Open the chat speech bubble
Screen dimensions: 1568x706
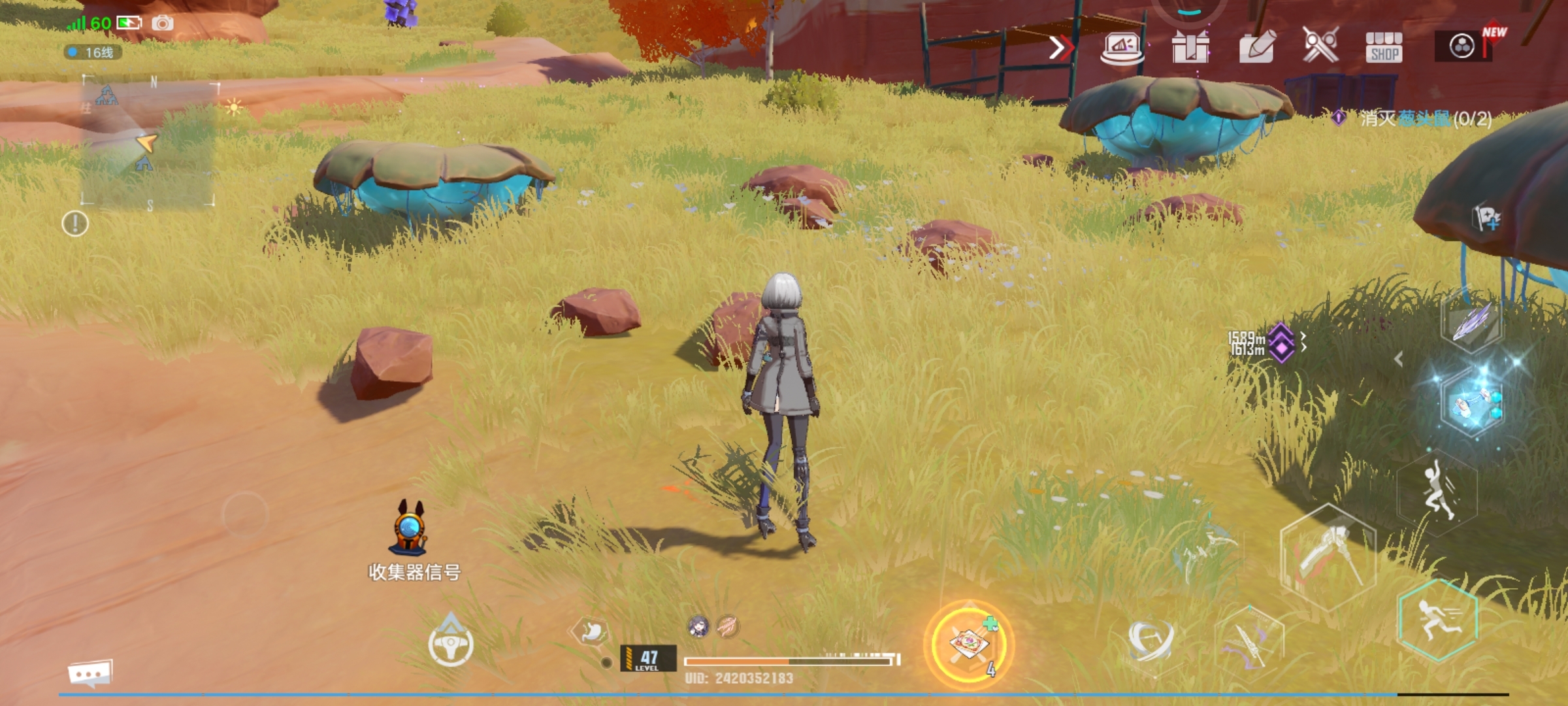tap(90, 673)
